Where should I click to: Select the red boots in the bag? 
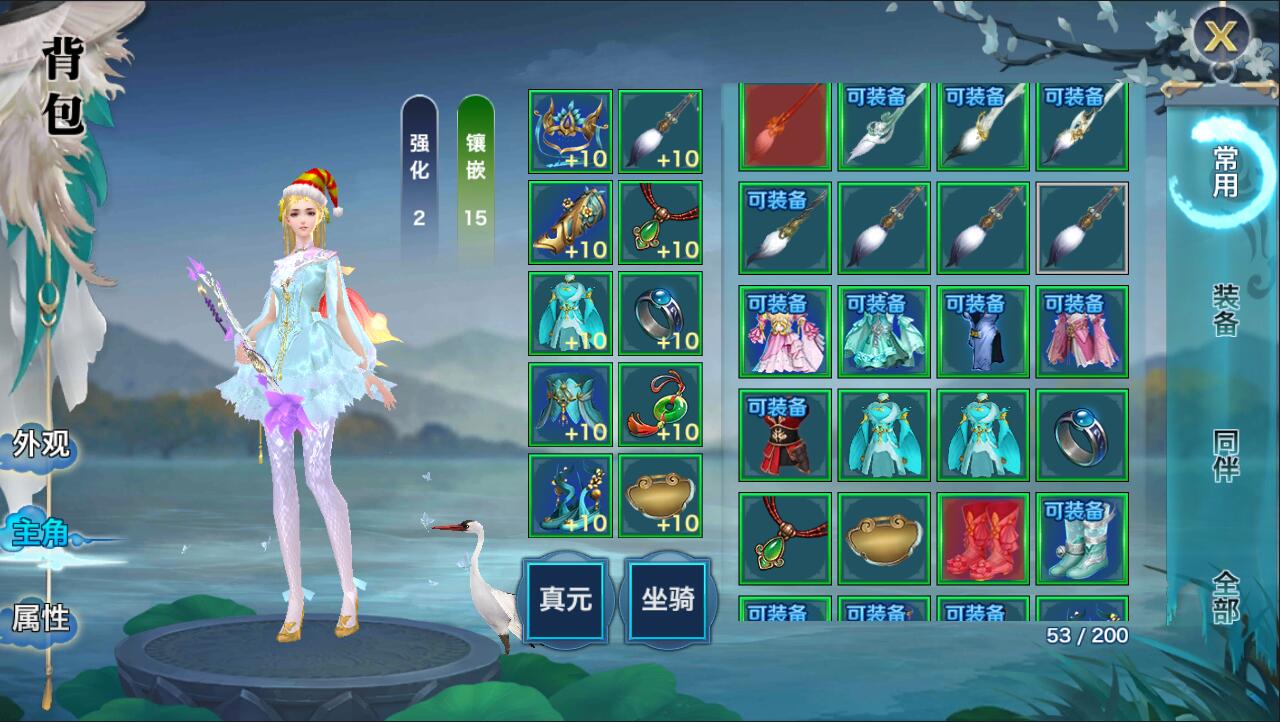[x=984, y=538]
